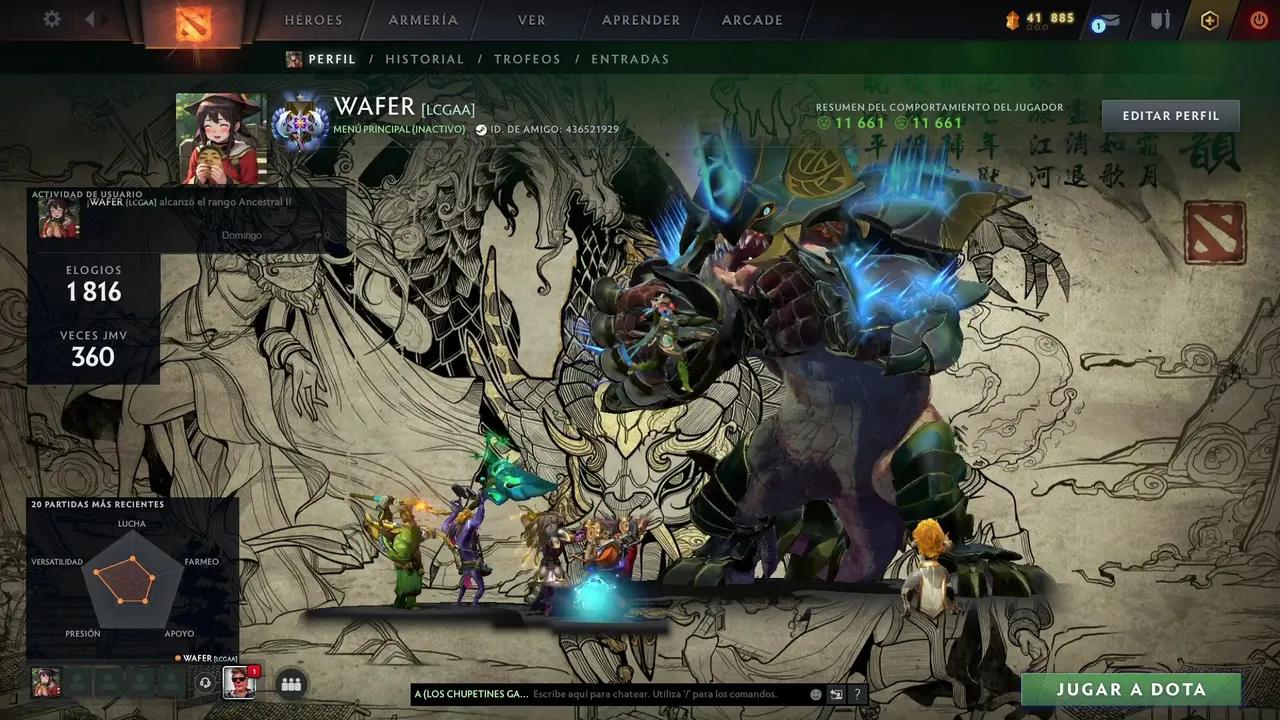Open the emoticon picker in chat
The width and height of the screenshot is (1280, 720).
[816, 694]
